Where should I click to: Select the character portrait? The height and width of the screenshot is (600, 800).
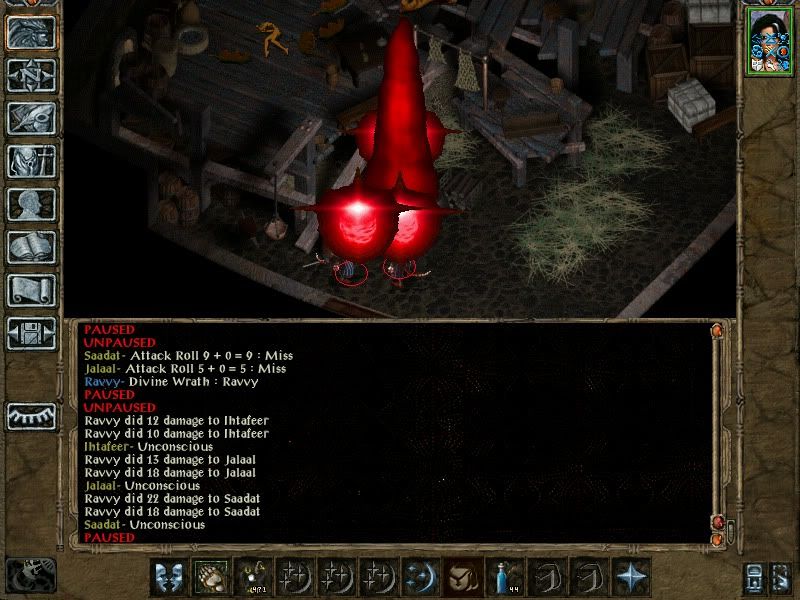(x=768, y=44)
